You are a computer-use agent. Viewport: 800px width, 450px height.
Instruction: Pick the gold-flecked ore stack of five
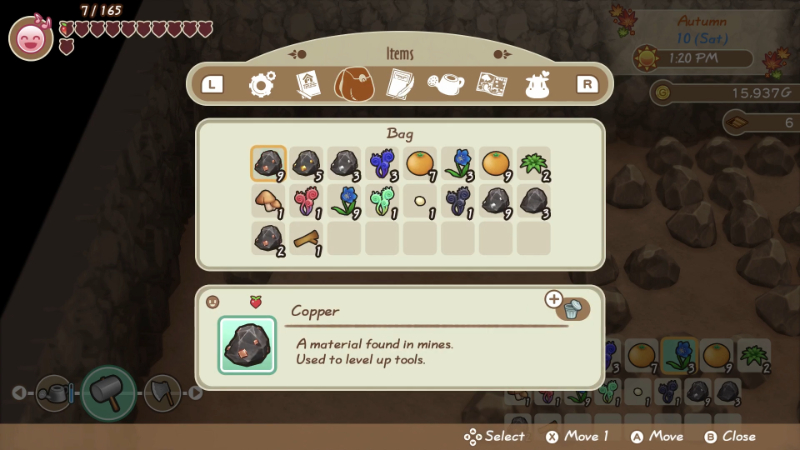[306, 163]
